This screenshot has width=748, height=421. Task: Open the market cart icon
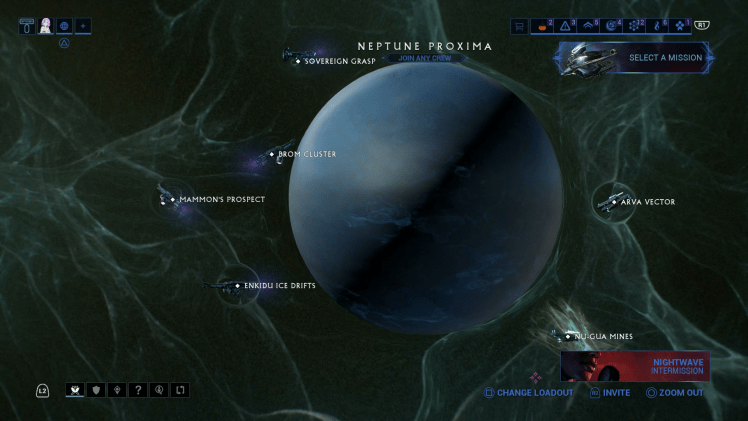[519, 26]
